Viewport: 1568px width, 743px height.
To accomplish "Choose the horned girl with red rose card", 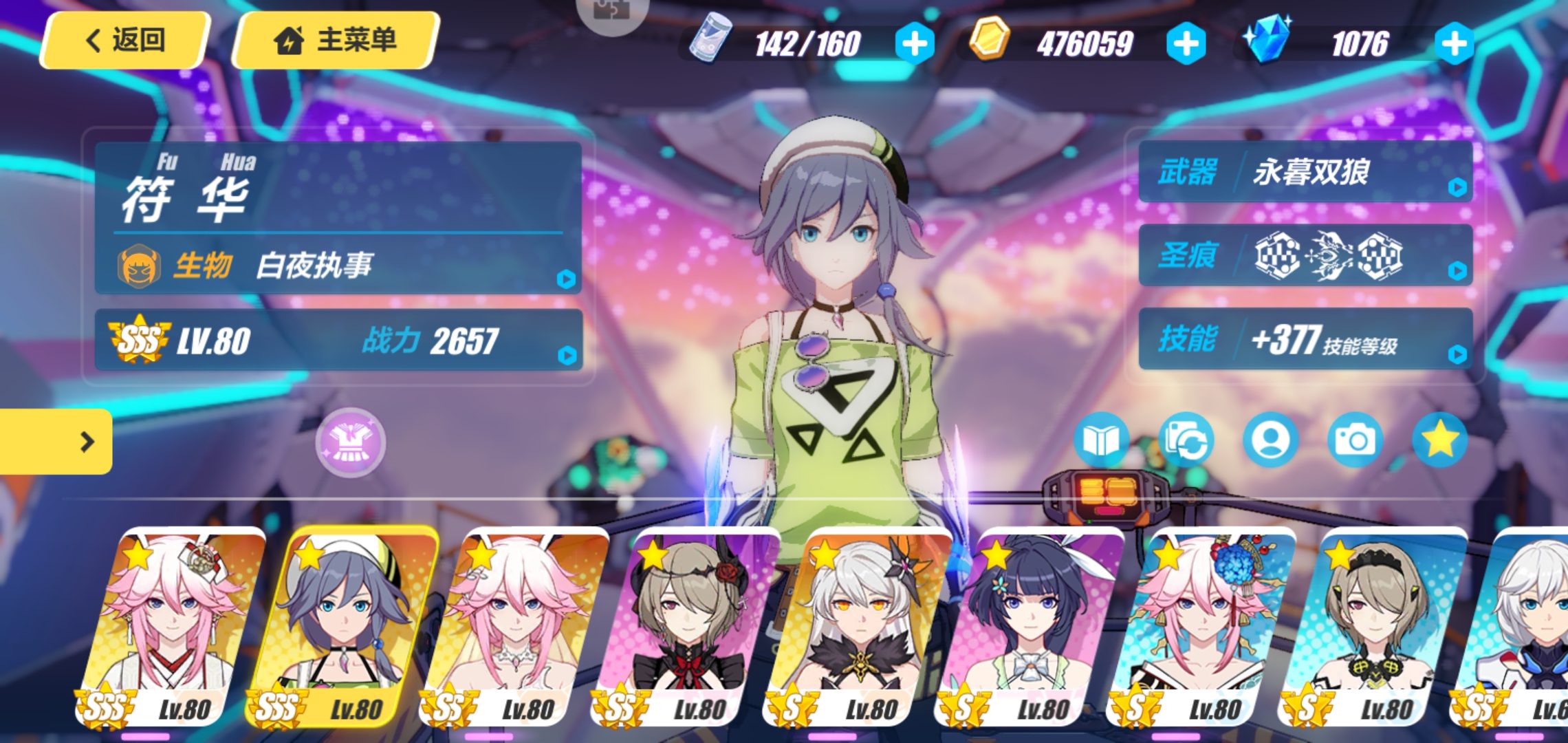I will click(x=688, y=626).
